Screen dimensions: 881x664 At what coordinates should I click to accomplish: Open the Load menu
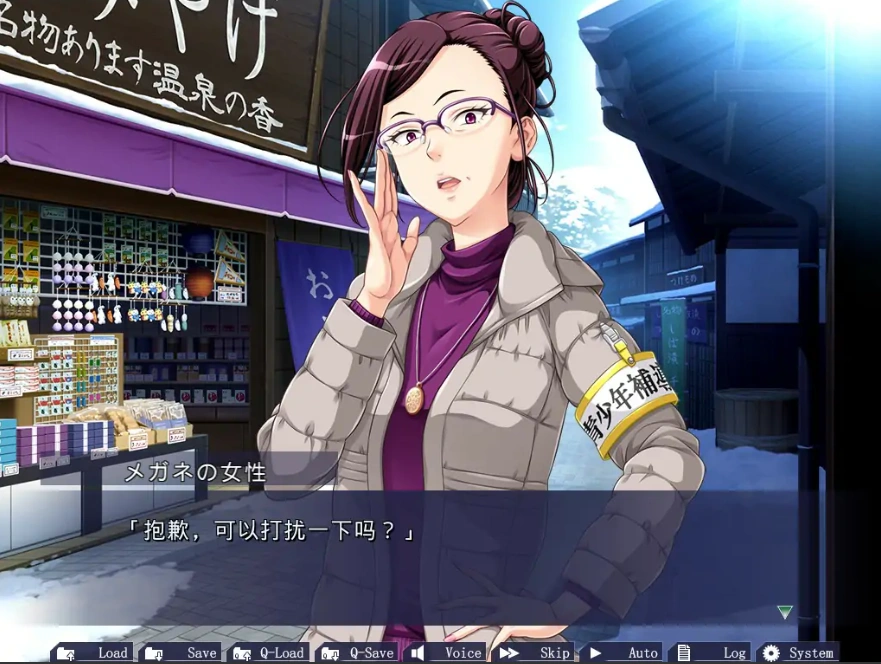tap(93, 653)
